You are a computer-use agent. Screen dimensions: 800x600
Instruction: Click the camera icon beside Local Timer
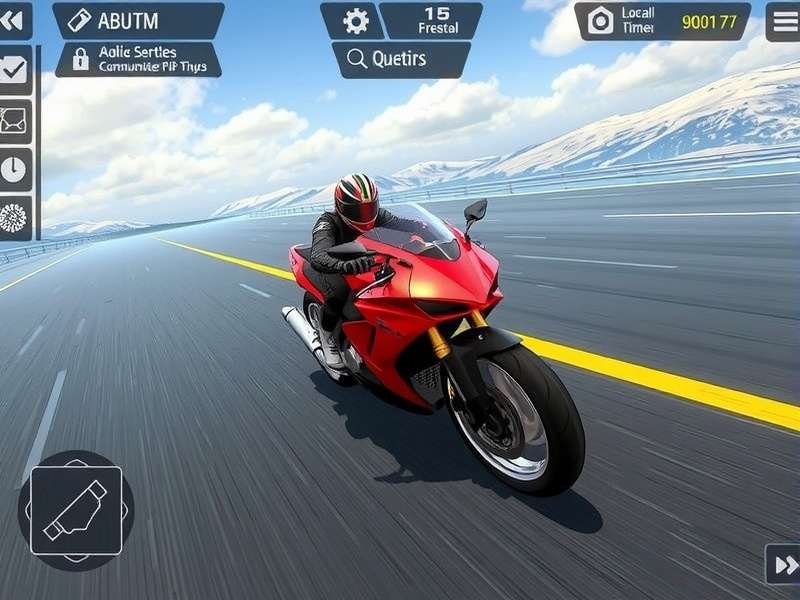click(x=600, y=21)
